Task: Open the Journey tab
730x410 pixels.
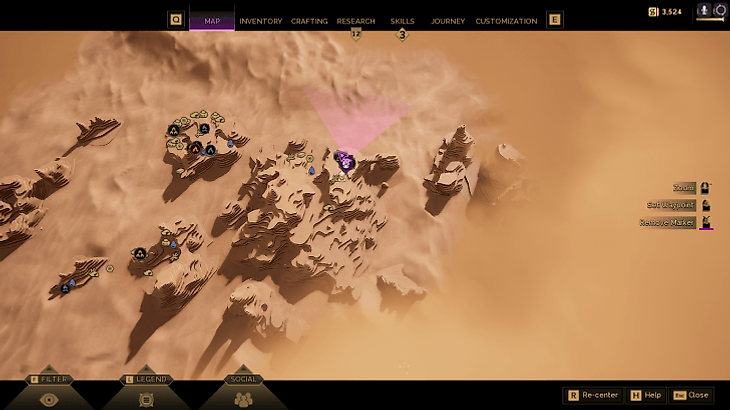Action: [x=447, y=21]
